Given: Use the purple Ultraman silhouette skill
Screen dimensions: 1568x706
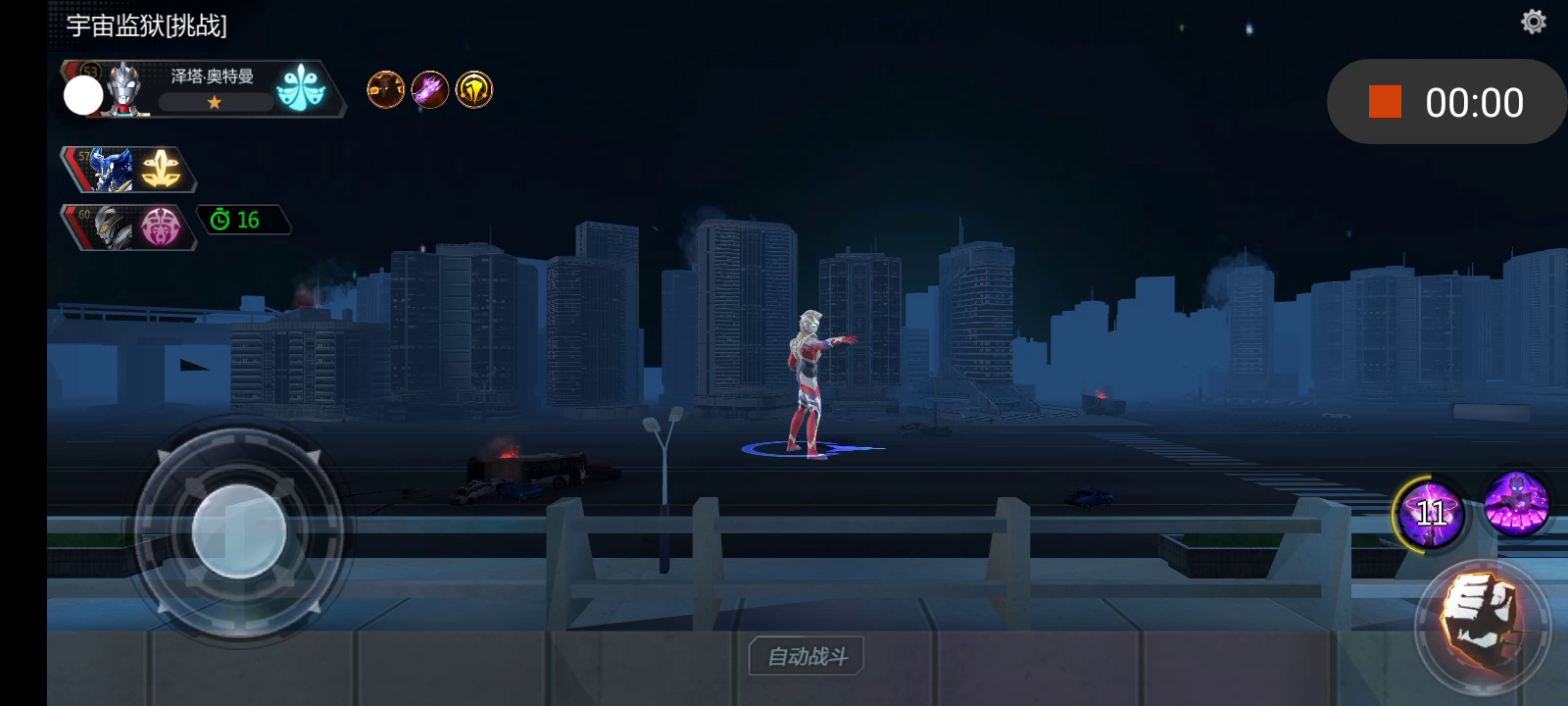Looking at the screenshot, I should point(1516,504).
